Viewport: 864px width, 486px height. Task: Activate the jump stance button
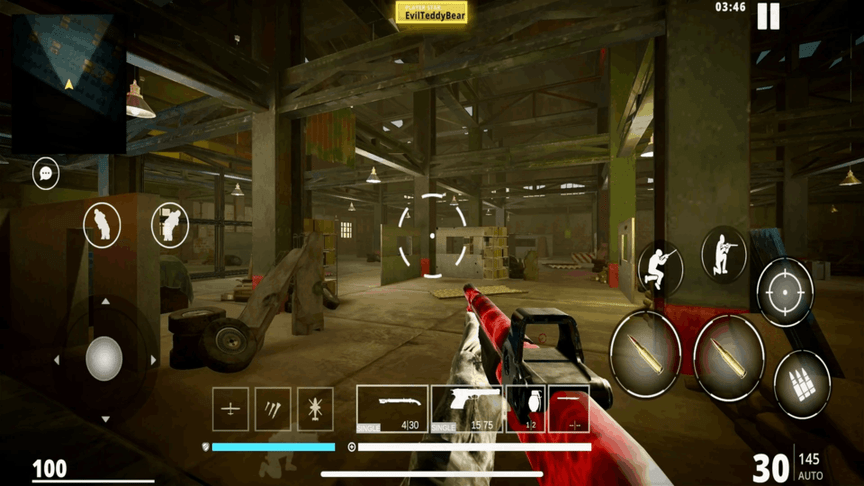(660, 266)
